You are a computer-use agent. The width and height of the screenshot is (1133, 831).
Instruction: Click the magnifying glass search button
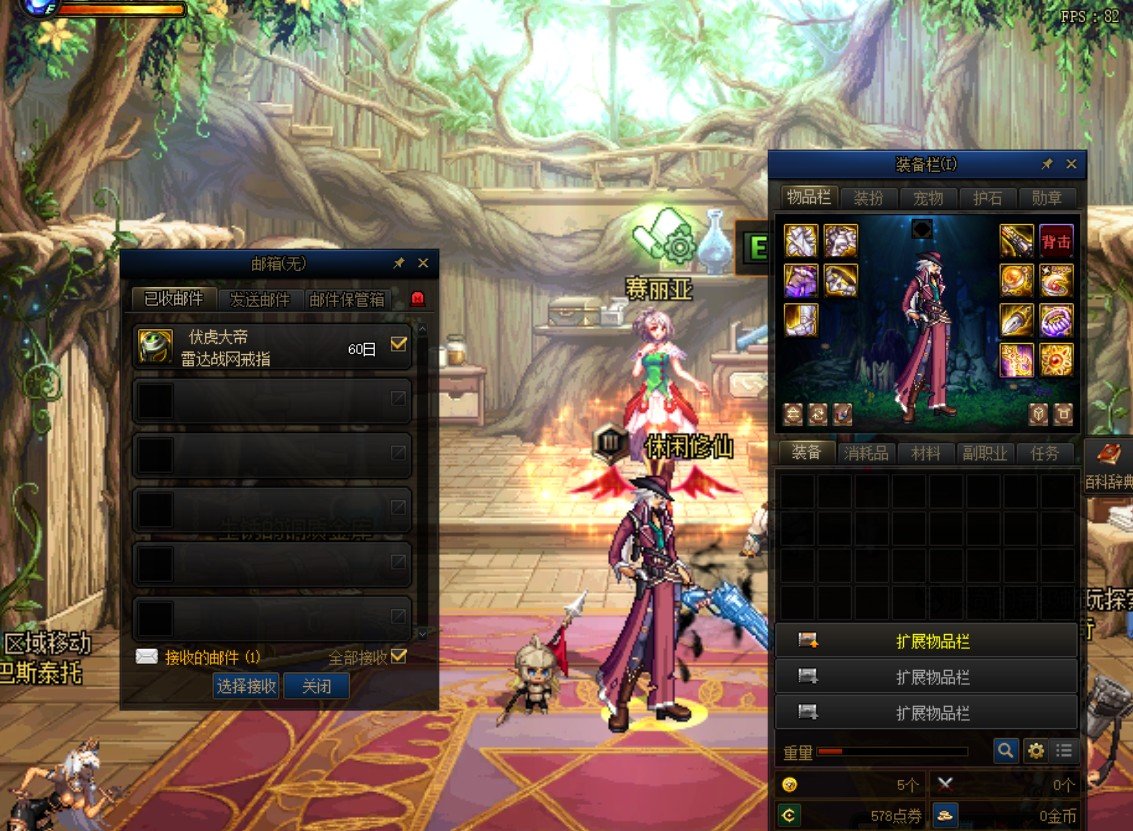1006,750
